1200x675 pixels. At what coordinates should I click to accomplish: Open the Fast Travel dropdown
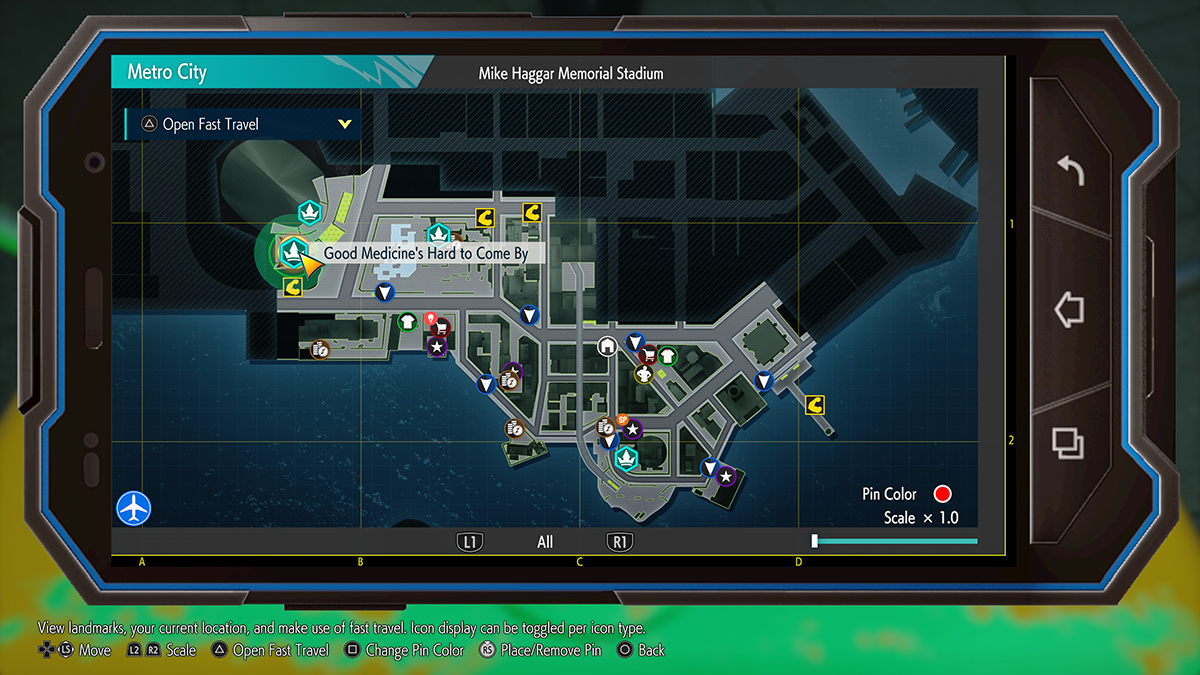point(242,124)
